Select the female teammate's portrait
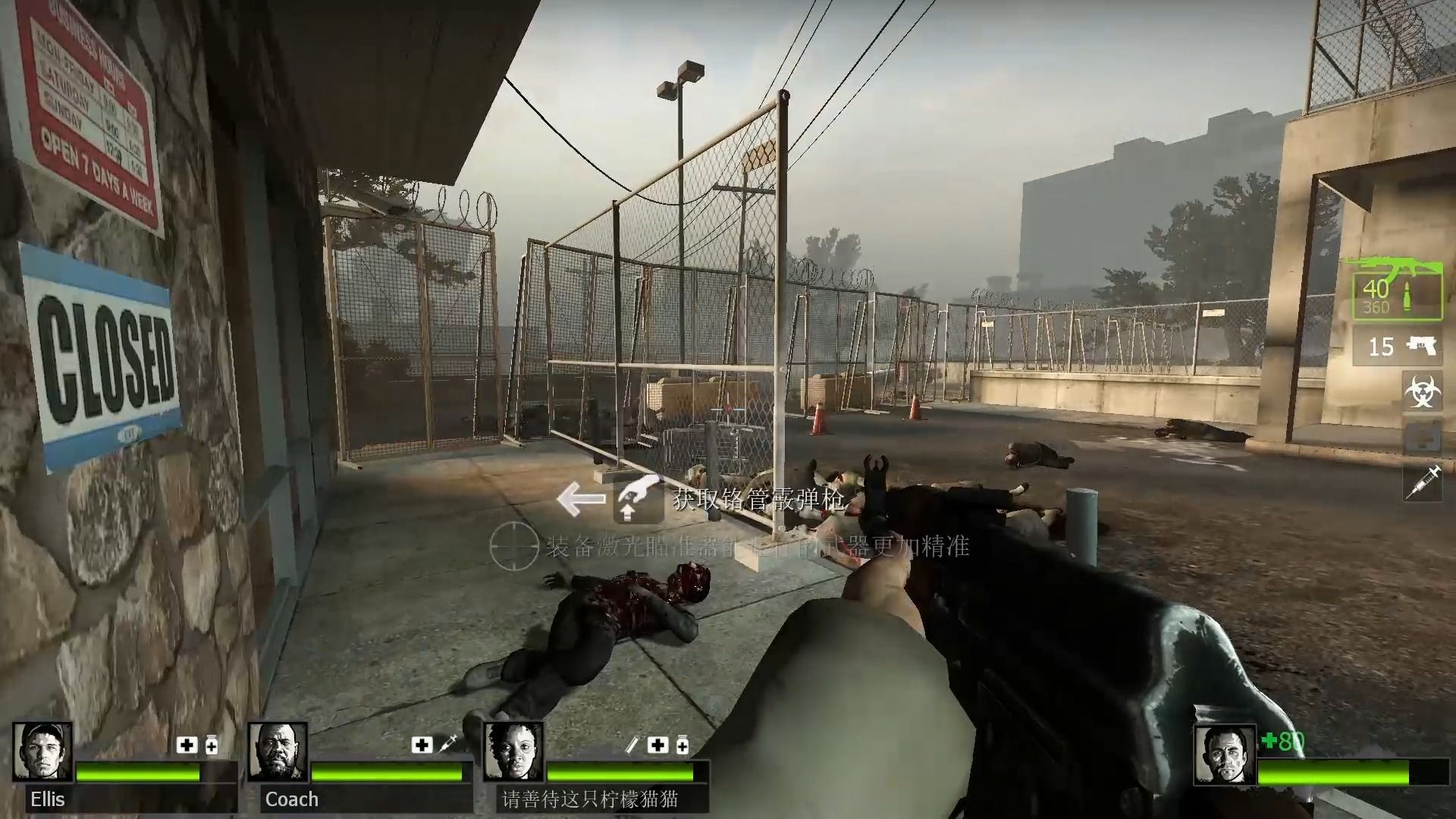Viewport: 1456px width, 819px height. pos(513,753)
